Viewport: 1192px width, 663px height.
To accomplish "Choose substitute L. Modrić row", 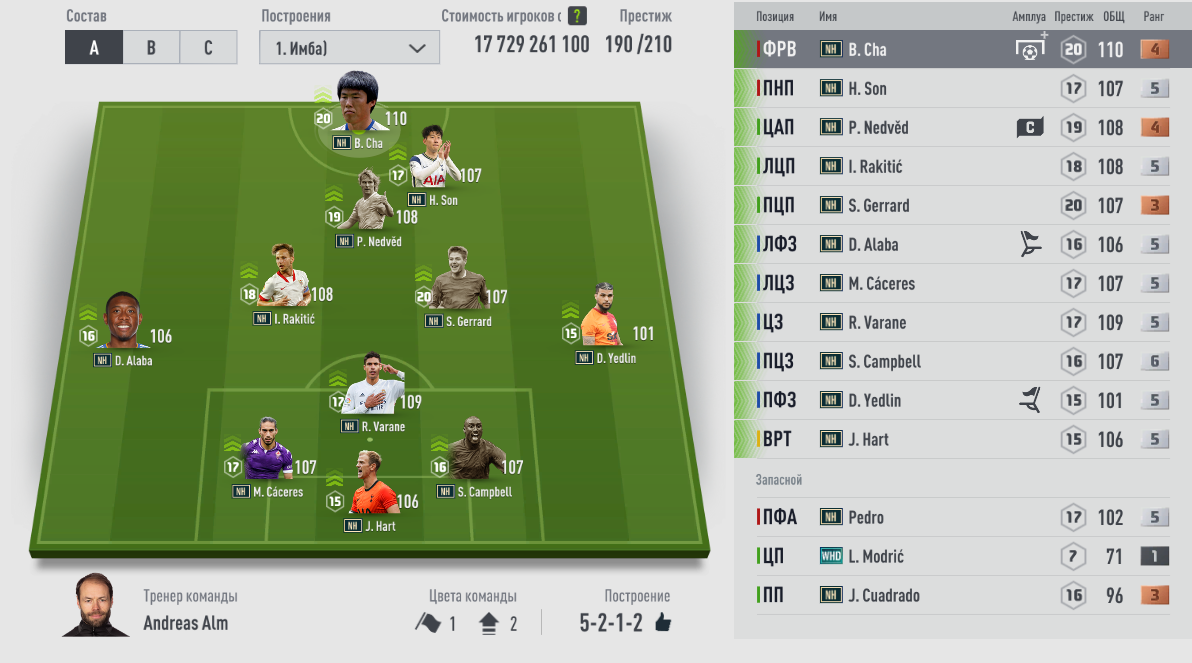I will pyautogui.click(x=960, y=557).
